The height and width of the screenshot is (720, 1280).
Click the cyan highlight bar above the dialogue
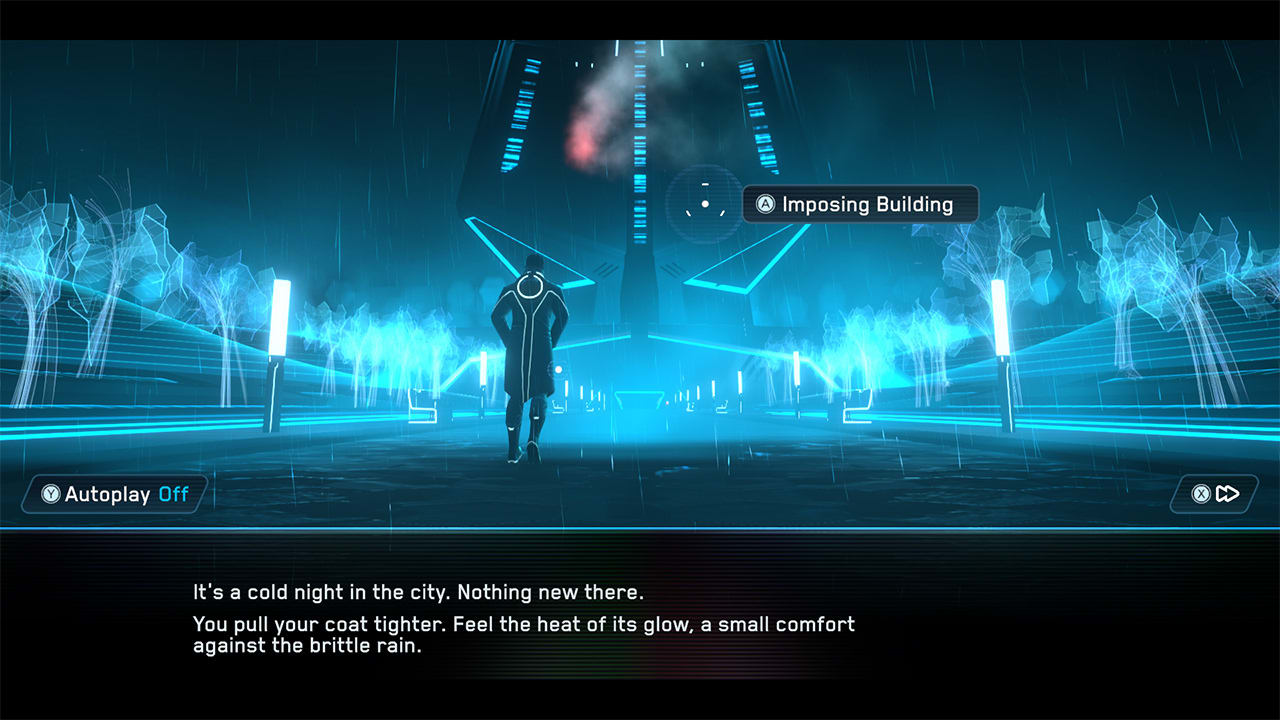[640, 525]
